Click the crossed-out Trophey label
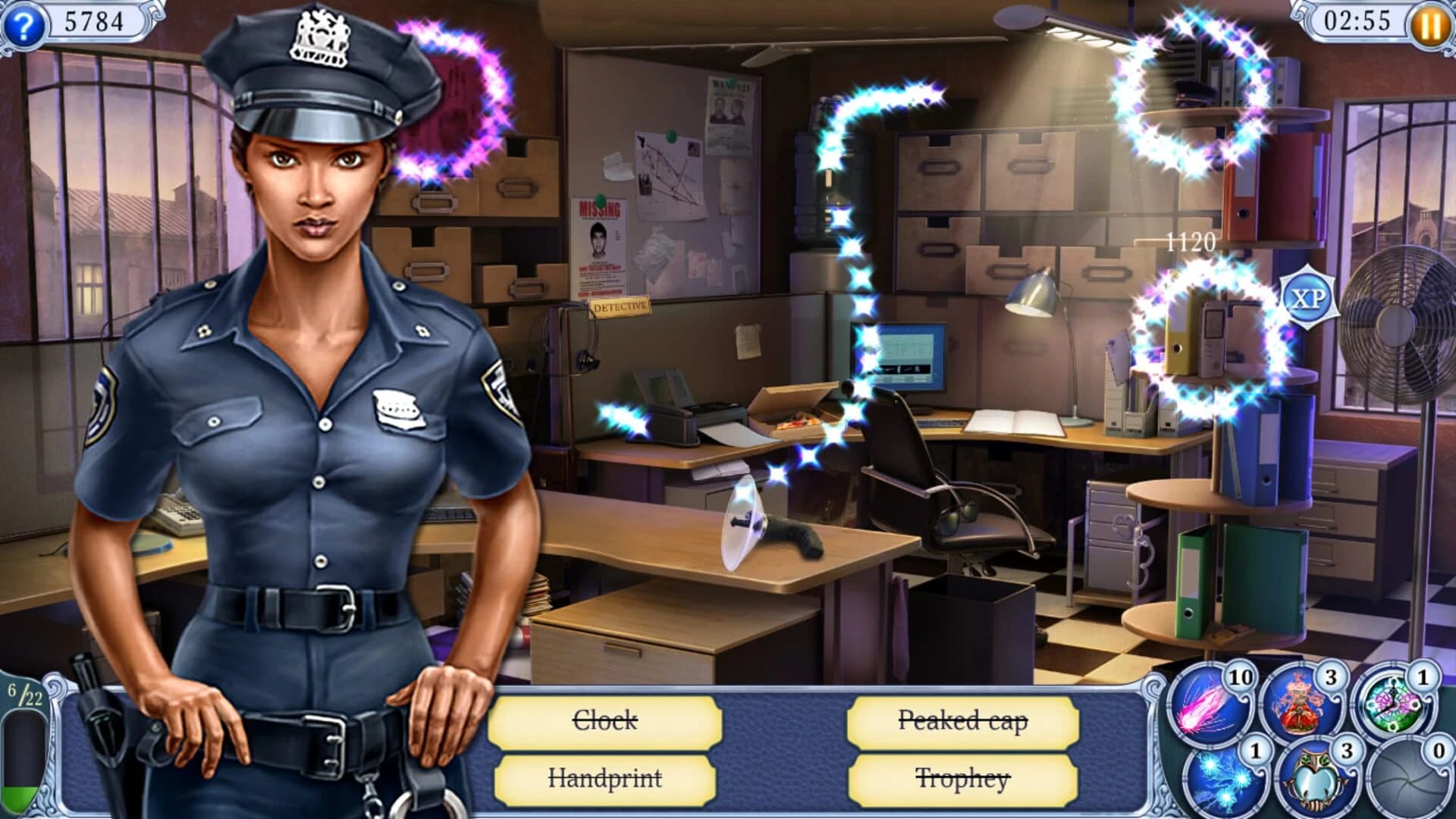1456x819 pixels. pyautogui.click(x=961, y=779)
